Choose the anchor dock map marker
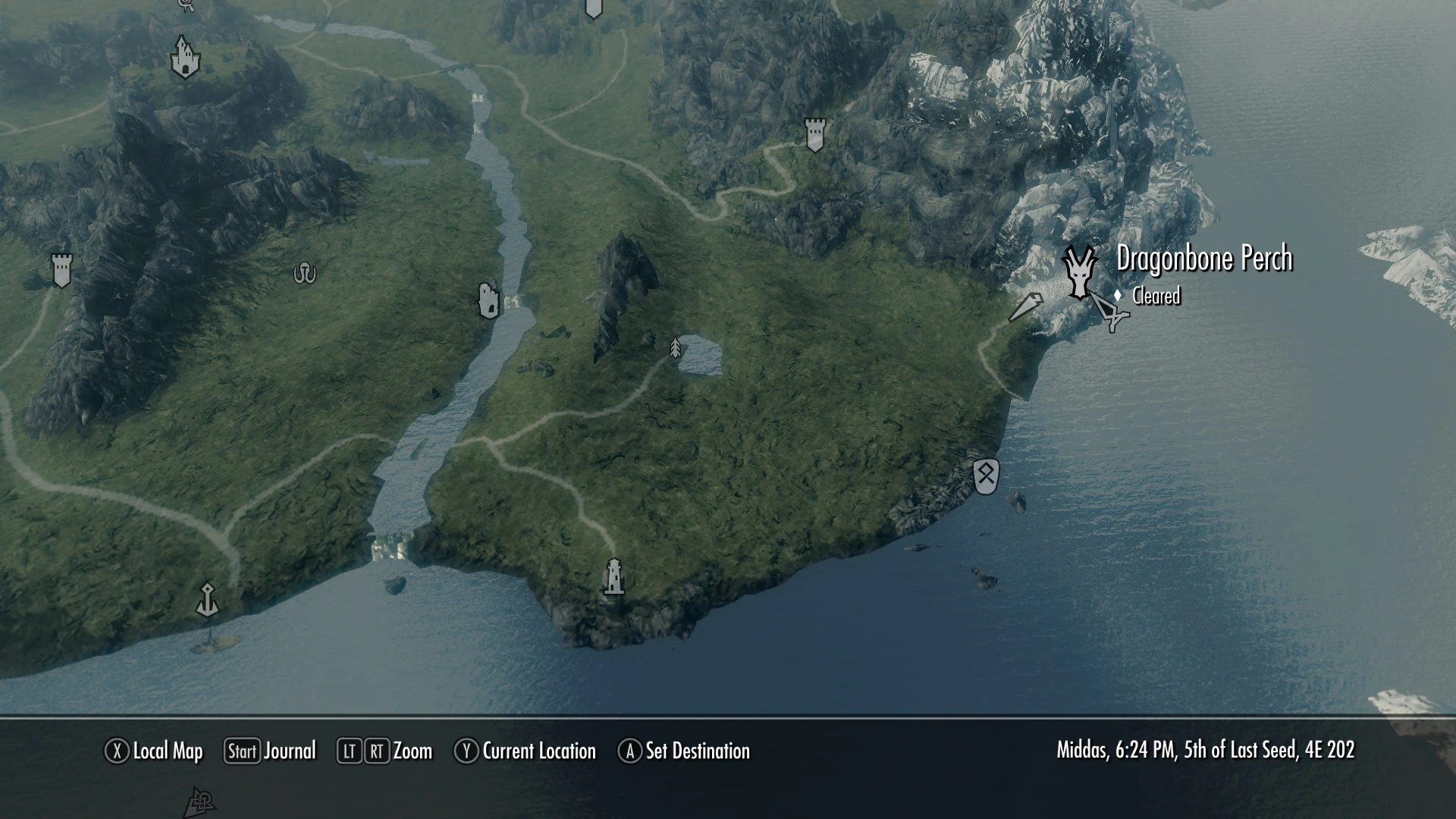The image size is (1456, 819). [207, 599]
